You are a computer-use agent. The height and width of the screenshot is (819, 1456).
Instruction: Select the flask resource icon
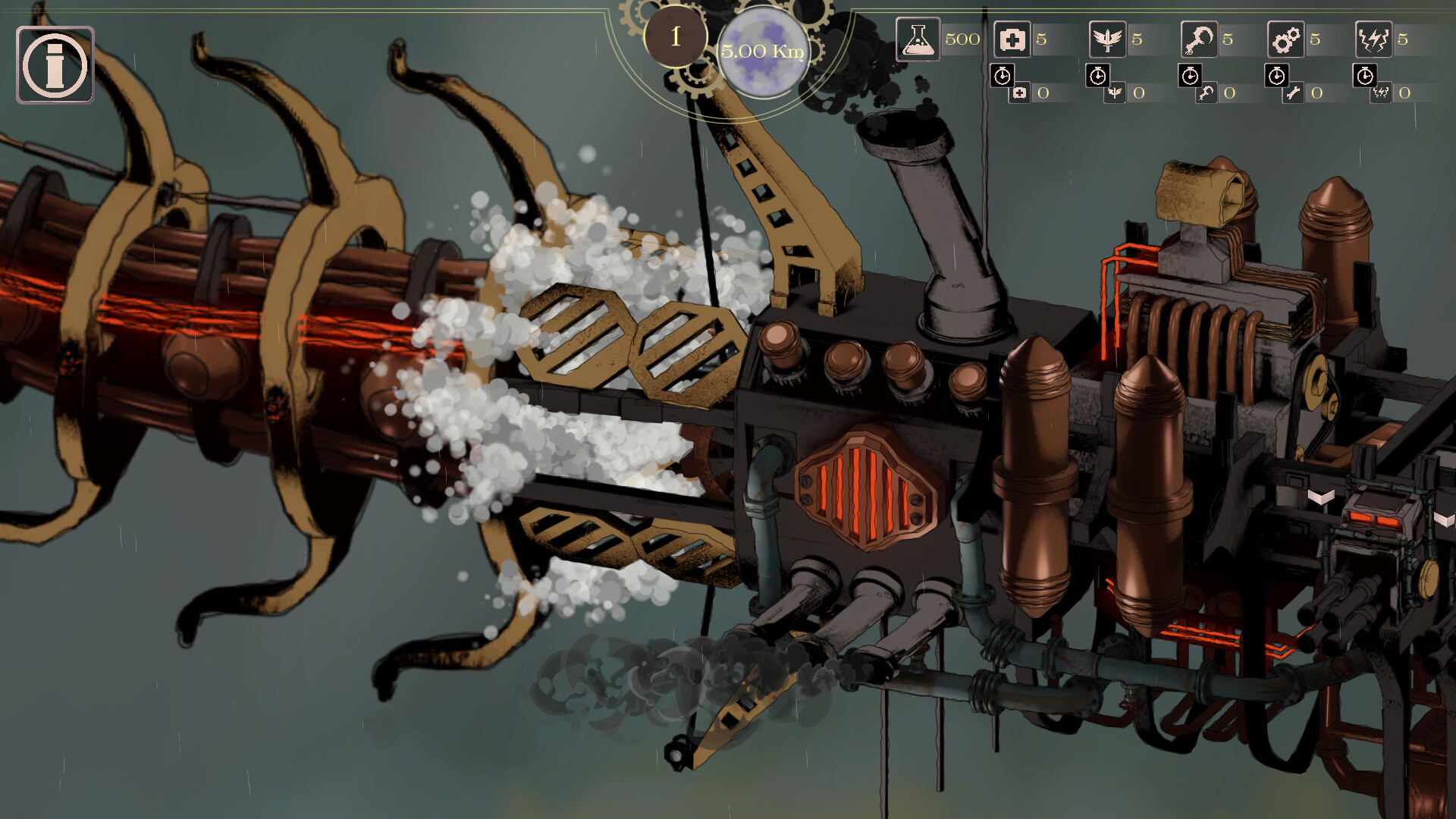918,39
